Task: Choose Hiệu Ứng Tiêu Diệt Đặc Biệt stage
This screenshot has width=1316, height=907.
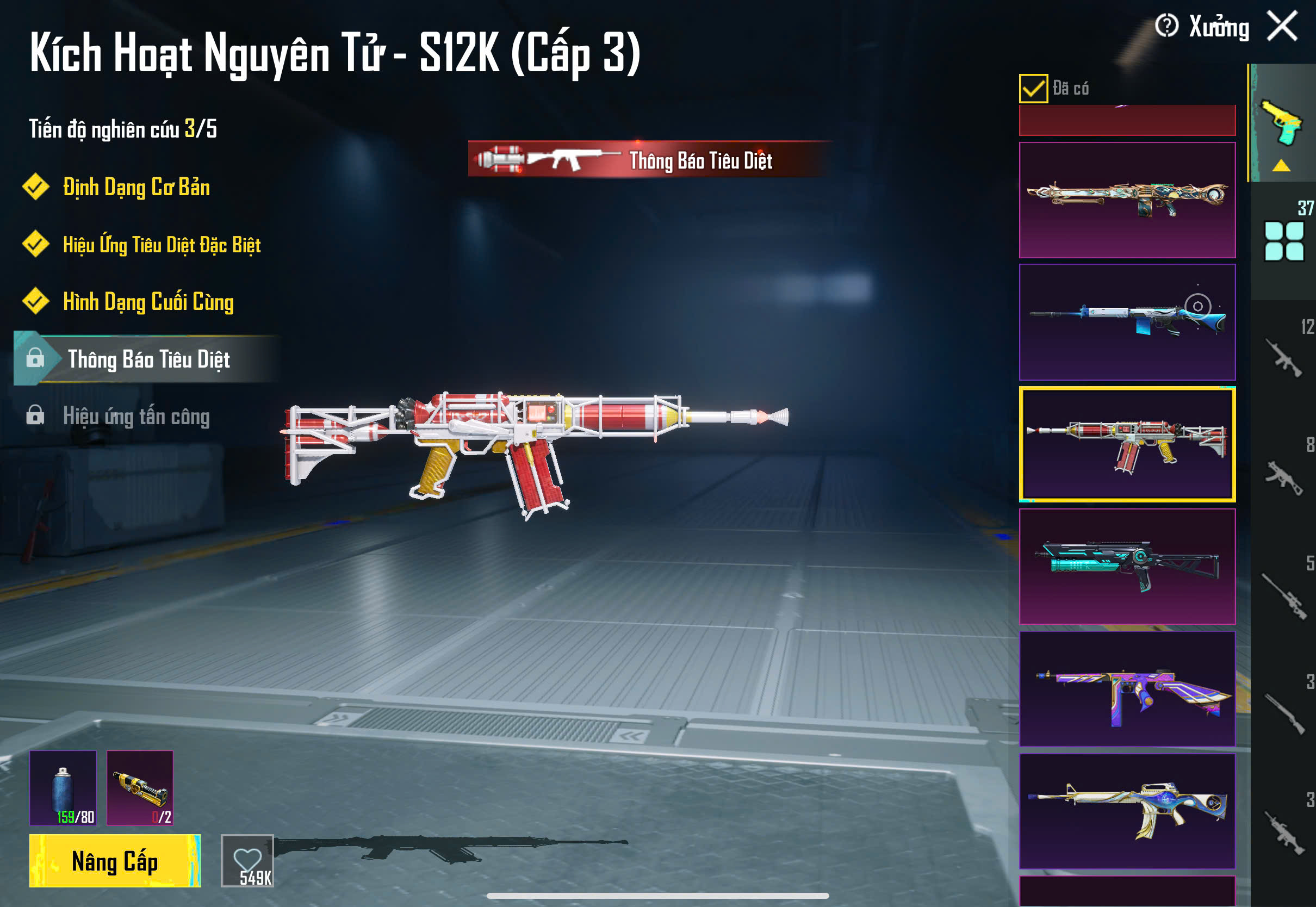Action: [162, 245]
